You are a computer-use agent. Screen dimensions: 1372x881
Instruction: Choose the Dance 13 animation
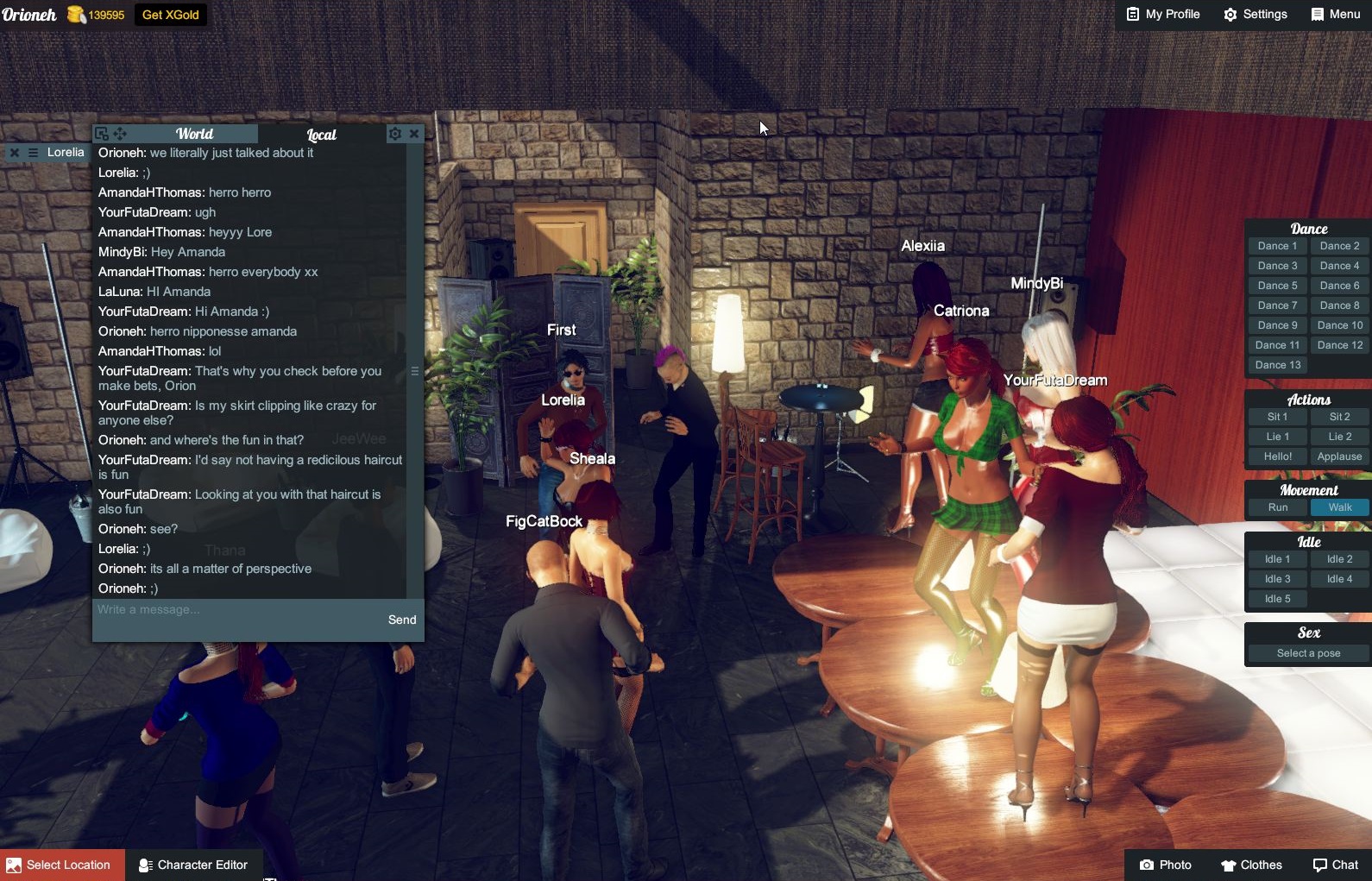click(1277, 365)
